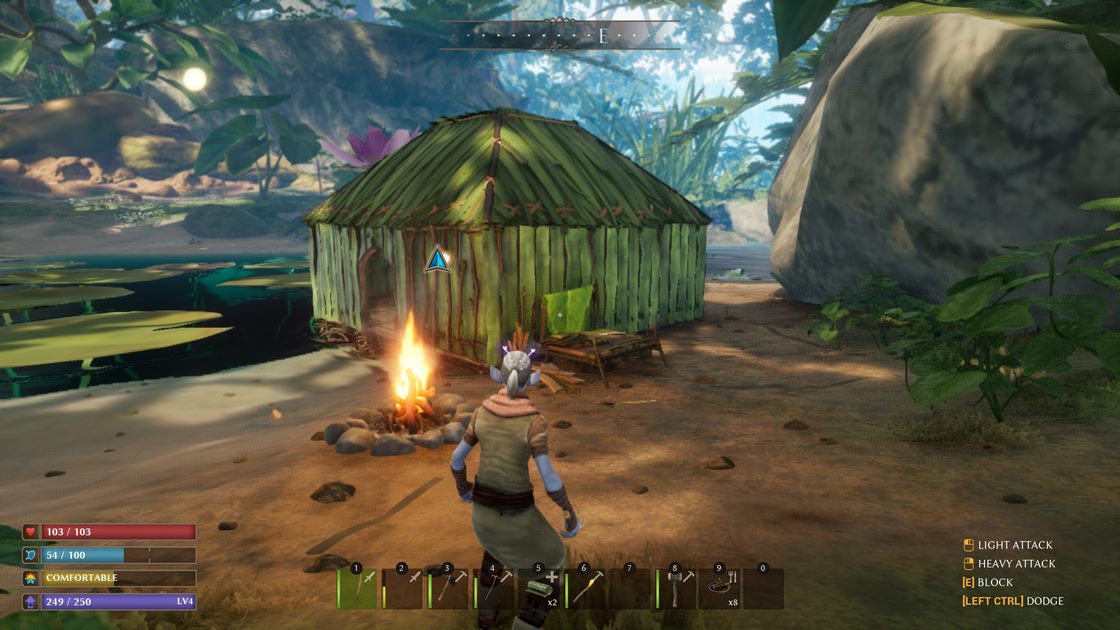Equip the torch in slot 6
Image resolution: width=1120 pixels, height=630 pixels.
[x=585, y=588]
